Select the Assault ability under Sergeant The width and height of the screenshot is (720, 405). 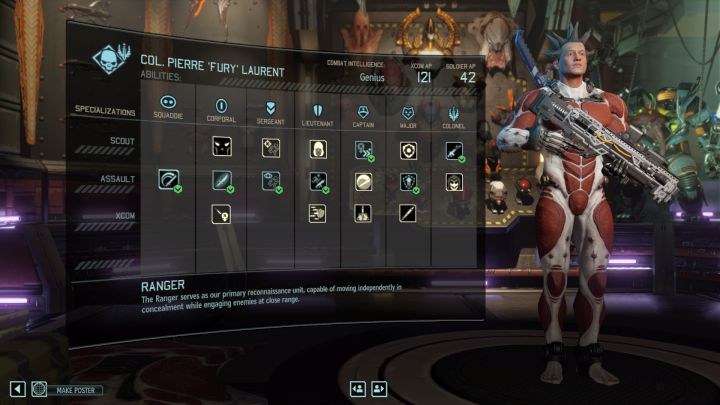(x=269, y=181)
